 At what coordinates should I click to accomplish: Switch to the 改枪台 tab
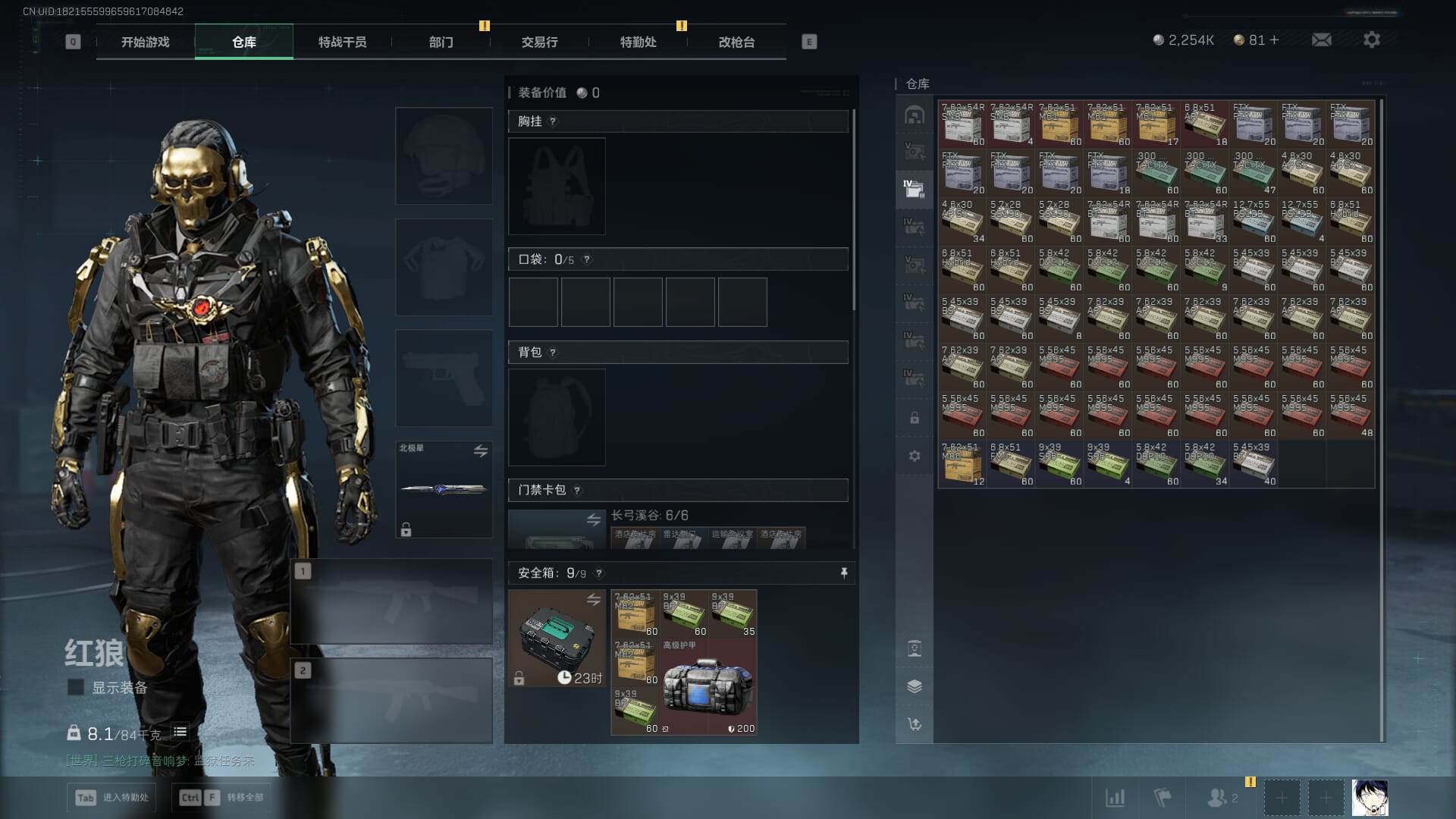coord(736,42)
